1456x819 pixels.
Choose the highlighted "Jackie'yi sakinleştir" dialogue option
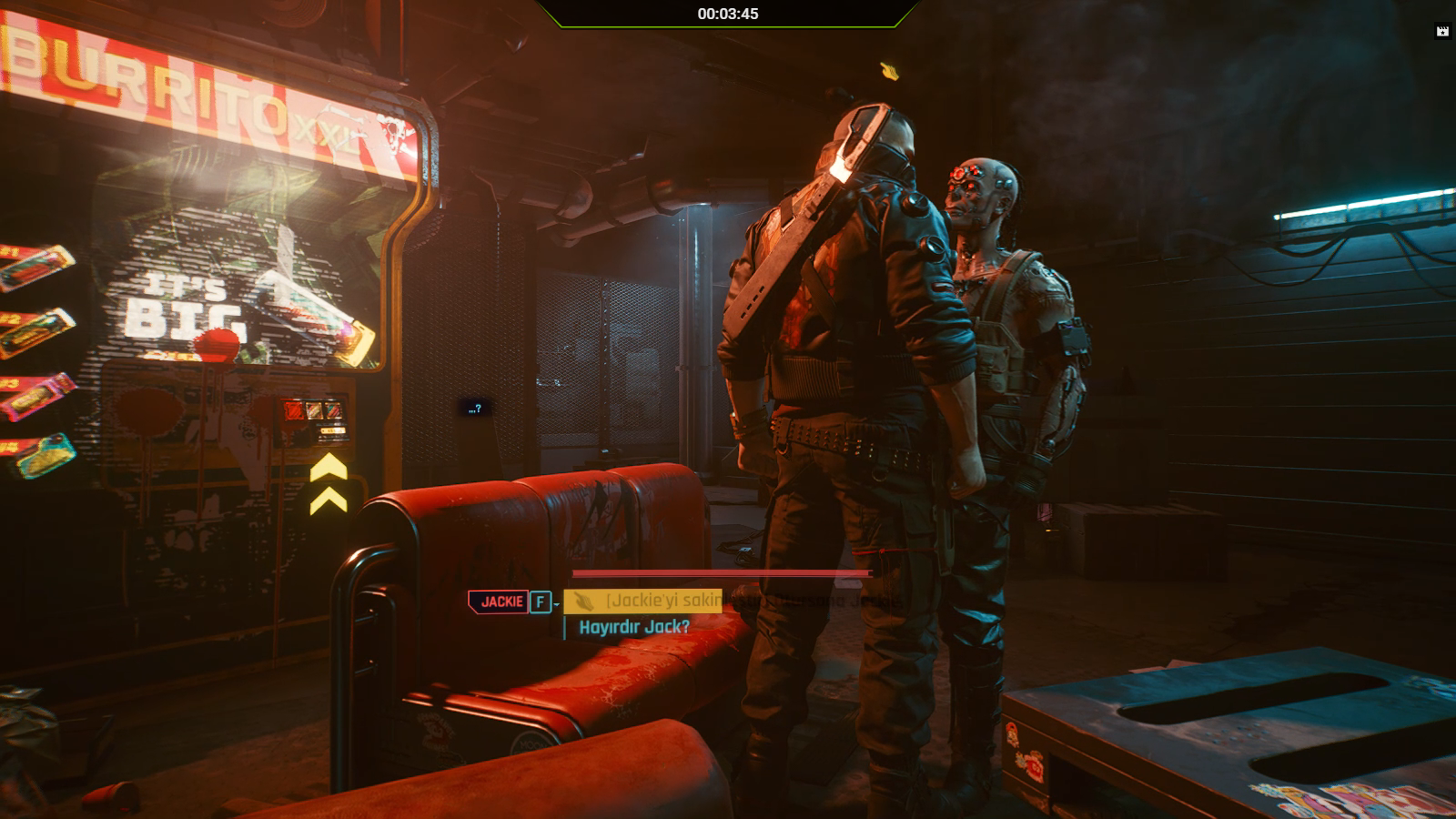tap(664, 601)
